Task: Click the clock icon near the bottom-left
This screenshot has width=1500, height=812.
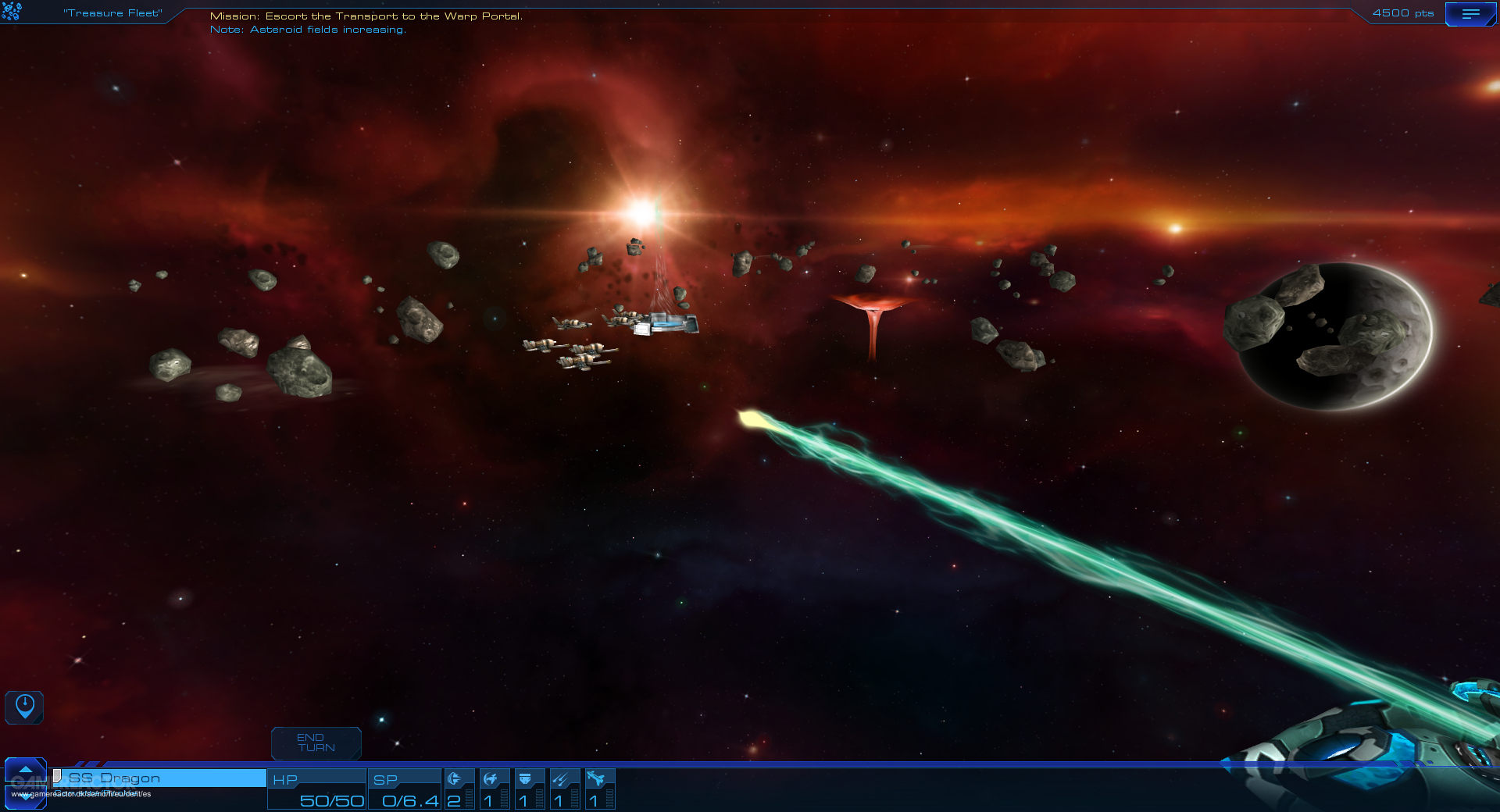Action: tap(24, 707)
